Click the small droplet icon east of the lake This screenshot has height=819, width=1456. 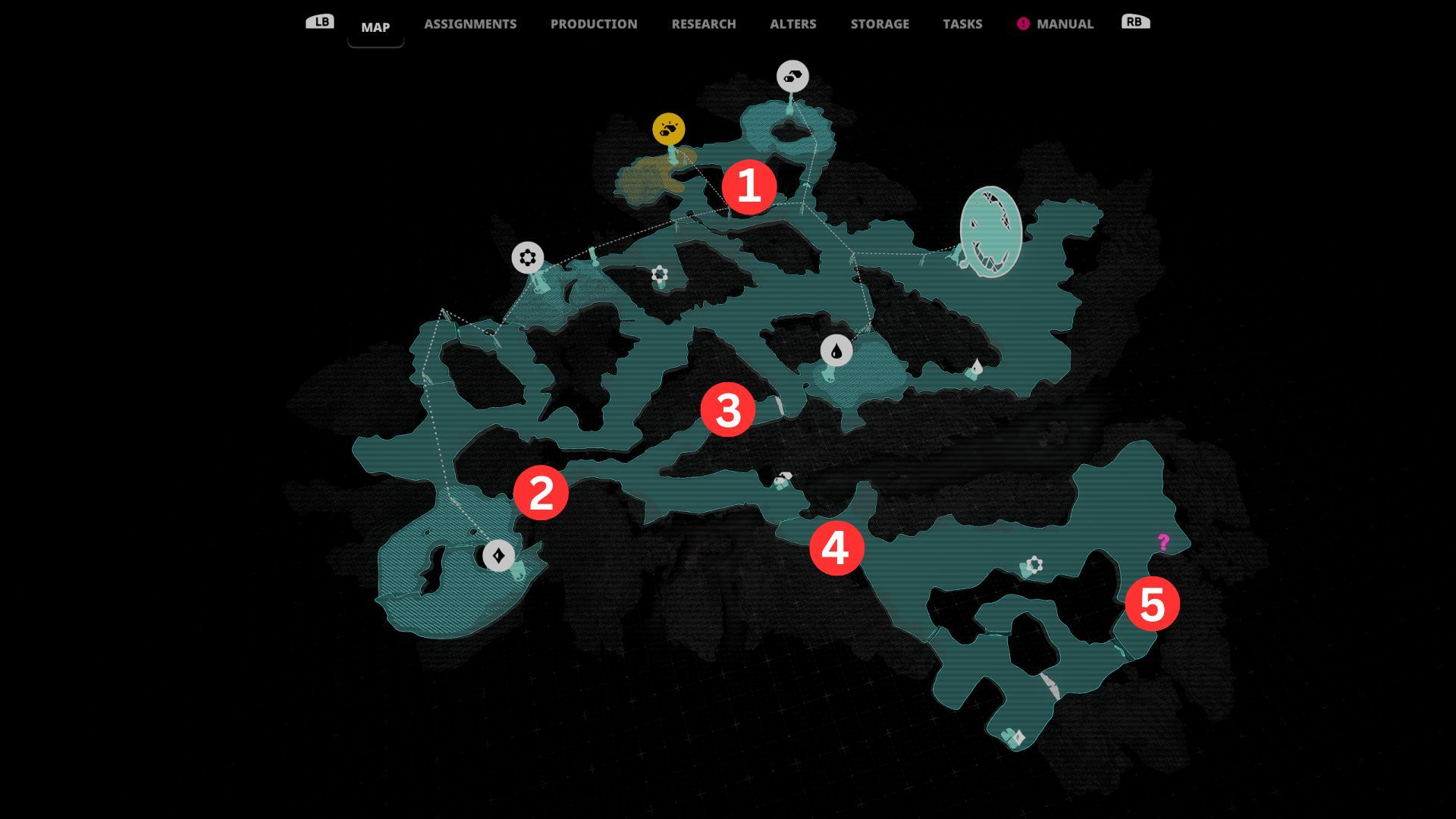(975, 366)
